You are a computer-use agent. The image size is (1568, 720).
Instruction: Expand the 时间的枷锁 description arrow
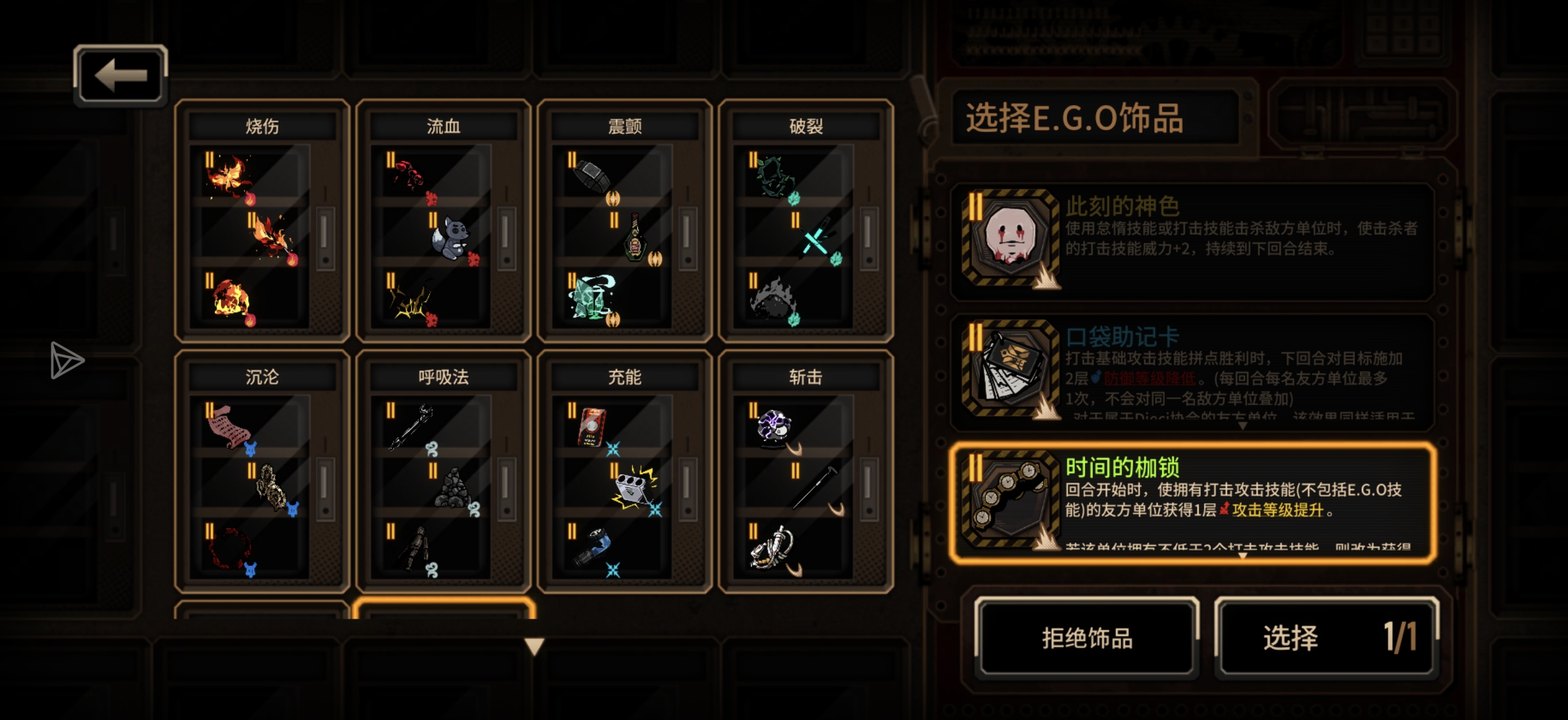tap(1244, 557)
